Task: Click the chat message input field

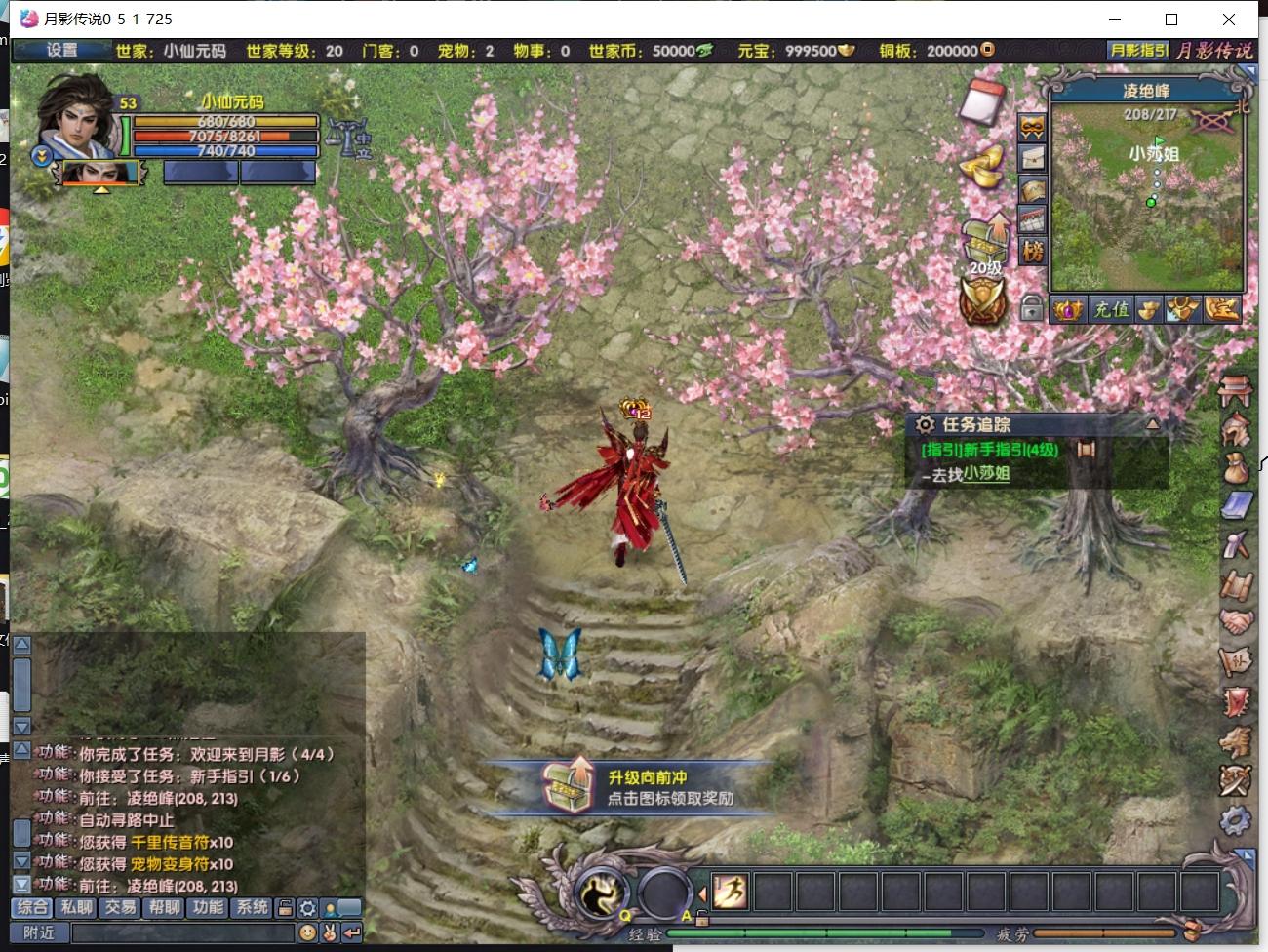Action: pos(181,933)
